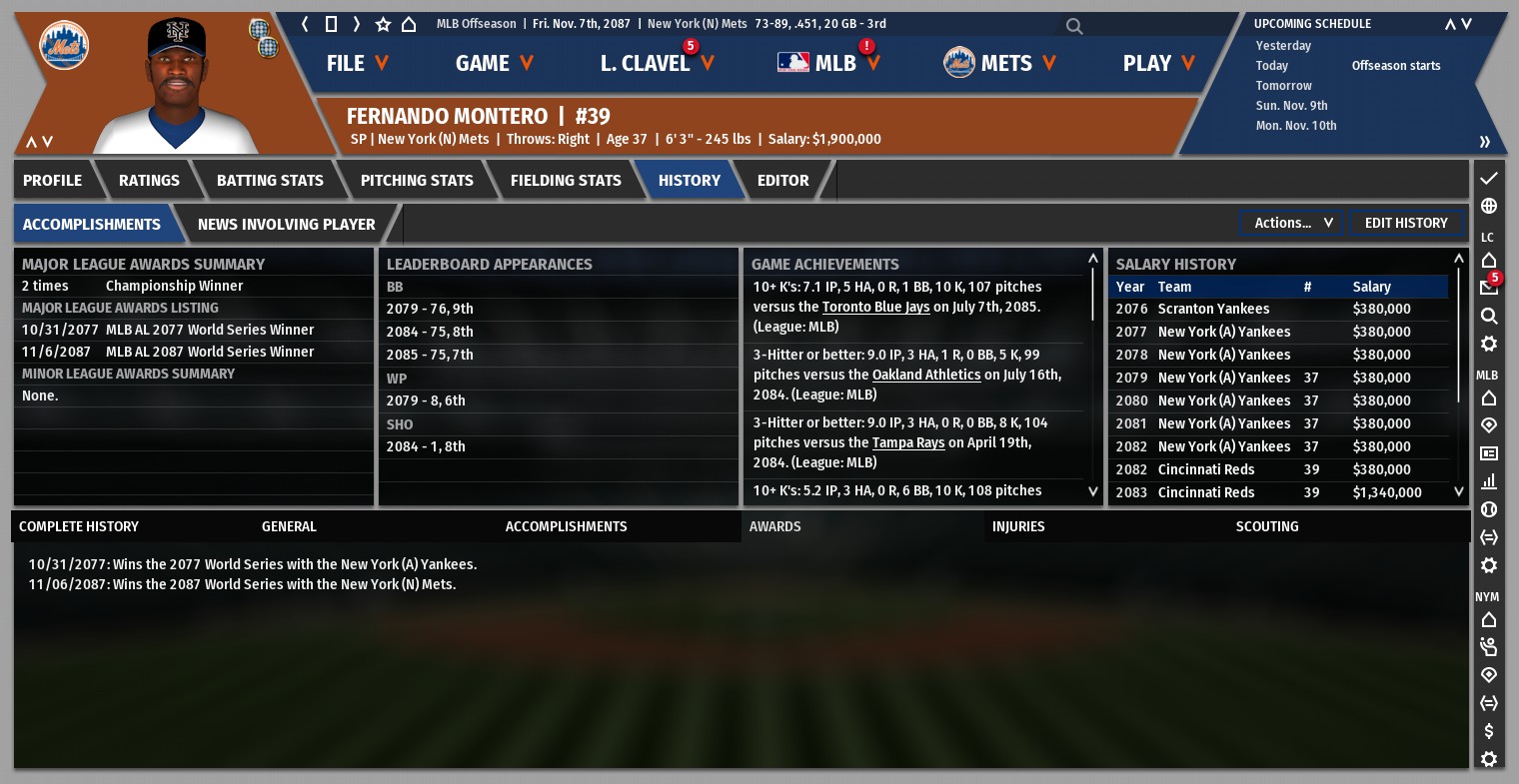Open the MLB league menu
This screenshot has width=1519, height=784.
(x=828, y=64)
